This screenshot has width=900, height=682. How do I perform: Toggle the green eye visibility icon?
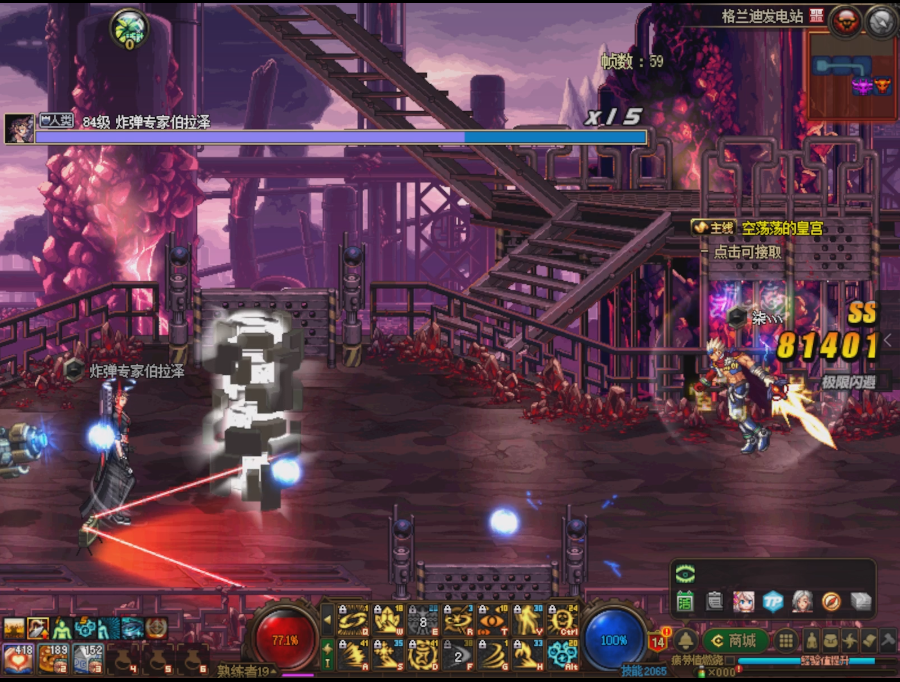(x=685, y=573)
